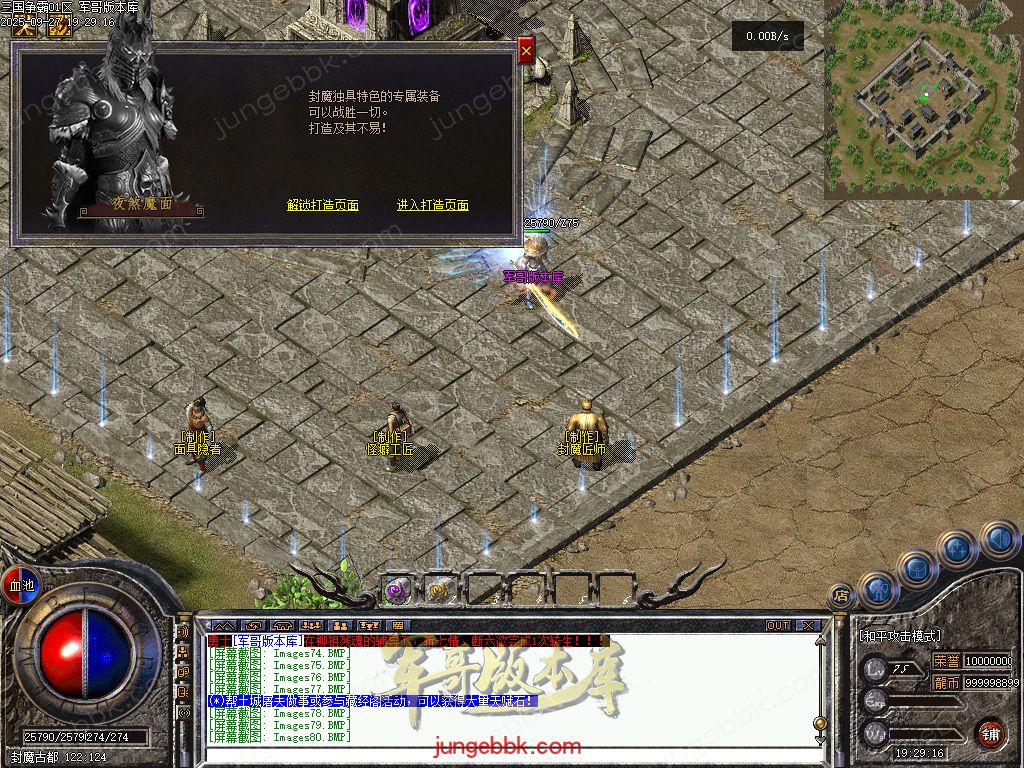1024x768 pixels.
Task: Open the minimap in the corner
Action: coord(923,98)
